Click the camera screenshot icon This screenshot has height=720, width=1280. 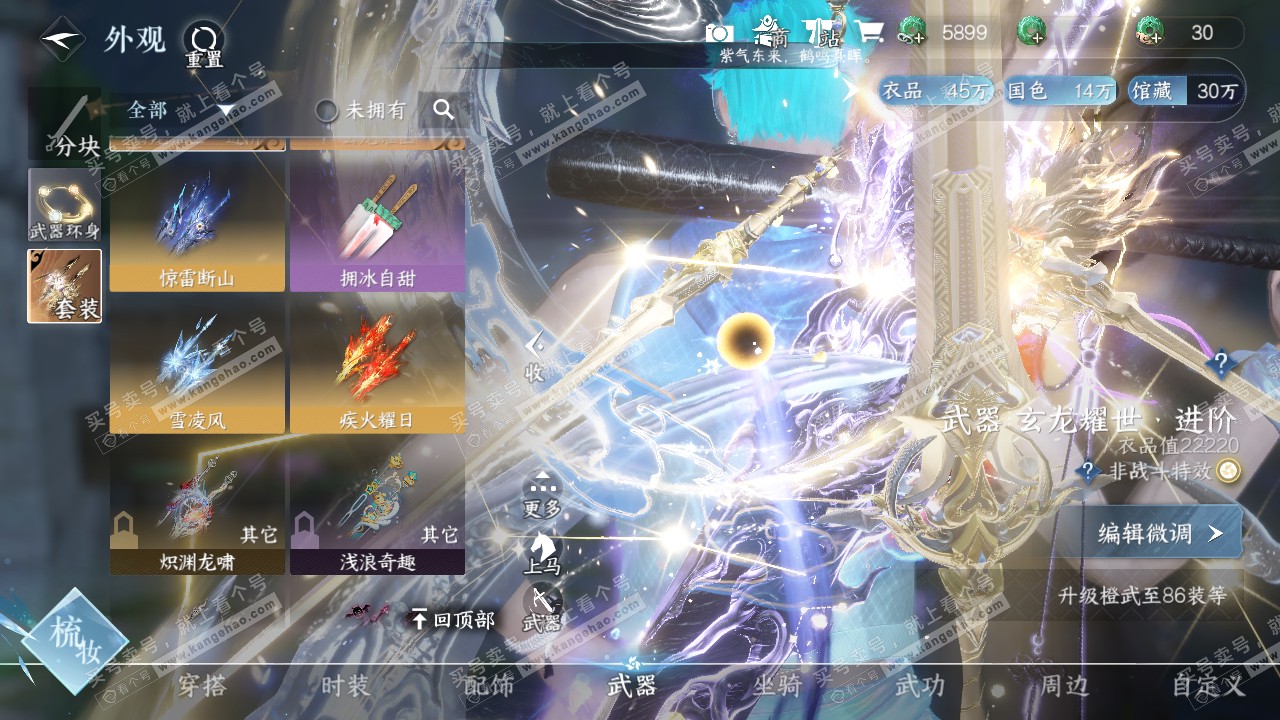pyautogui.click(x=719, y=33)
